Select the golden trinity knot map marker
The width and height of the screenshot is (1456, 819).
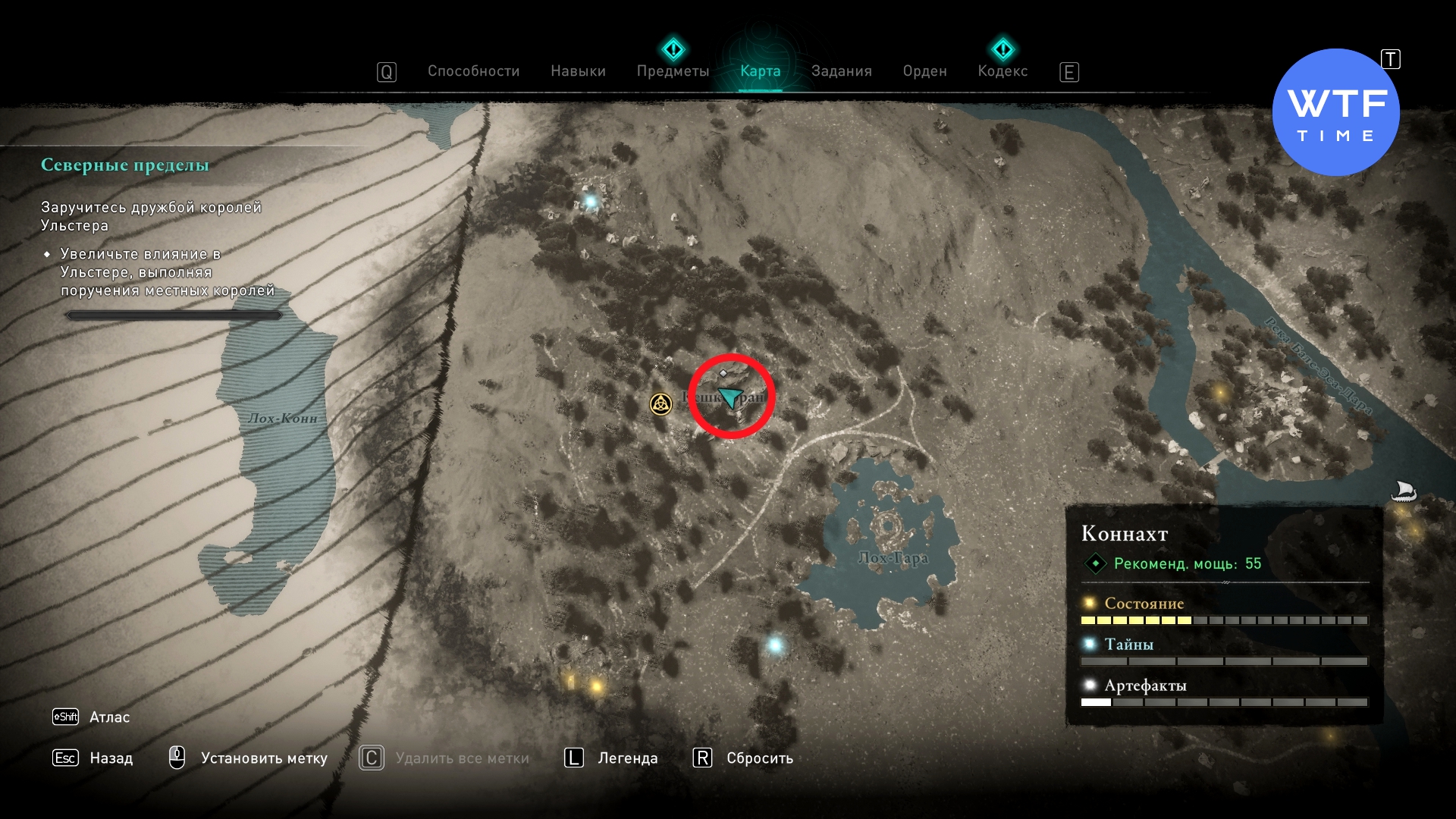pos(661,404)
